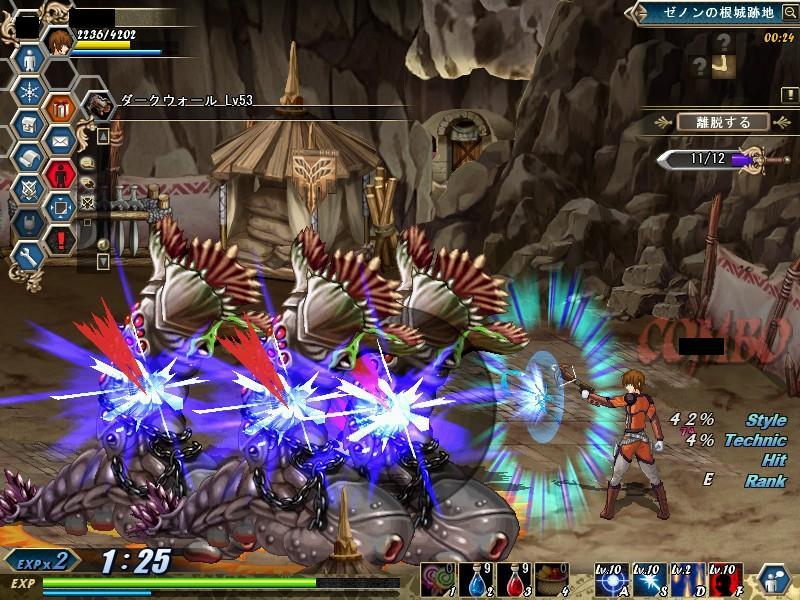Image resolution: width=800 pixels, height=600 pixels.
Task: Open the mail envelope hexagon
Action: point(62,139)
